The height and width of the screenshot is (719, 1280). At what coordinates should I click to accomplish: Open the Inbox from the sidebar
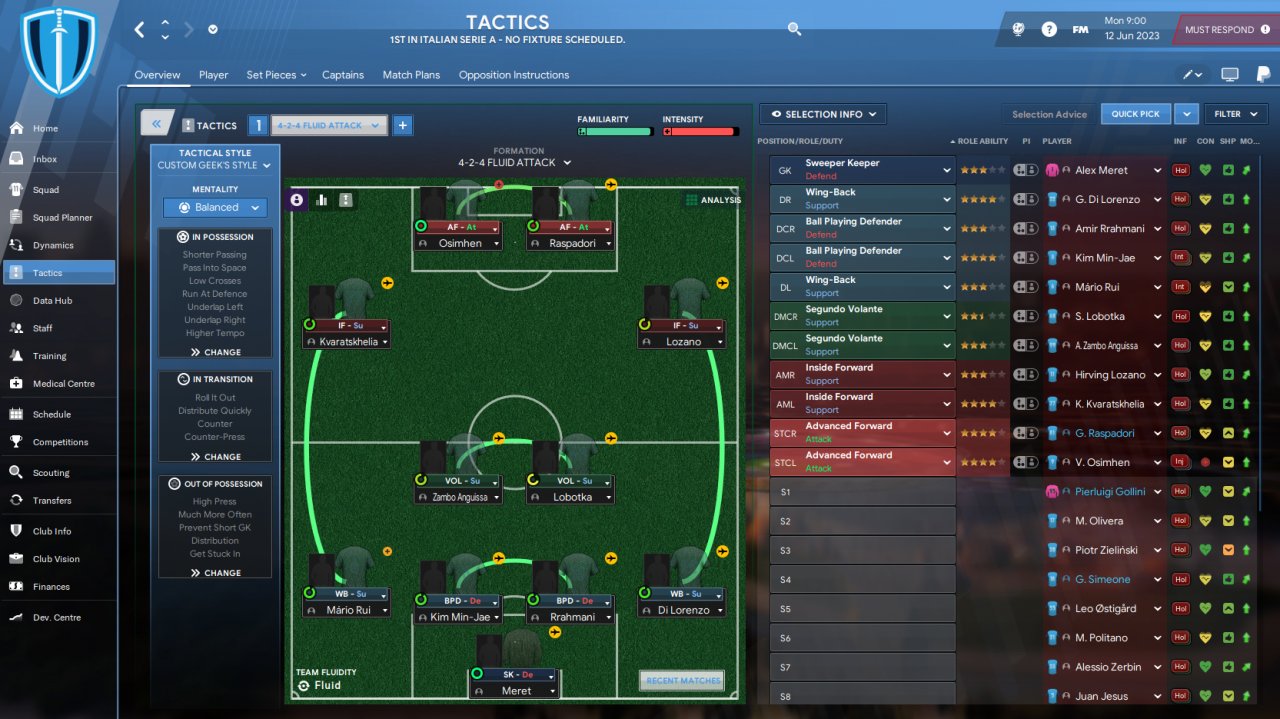click(45, 159)
